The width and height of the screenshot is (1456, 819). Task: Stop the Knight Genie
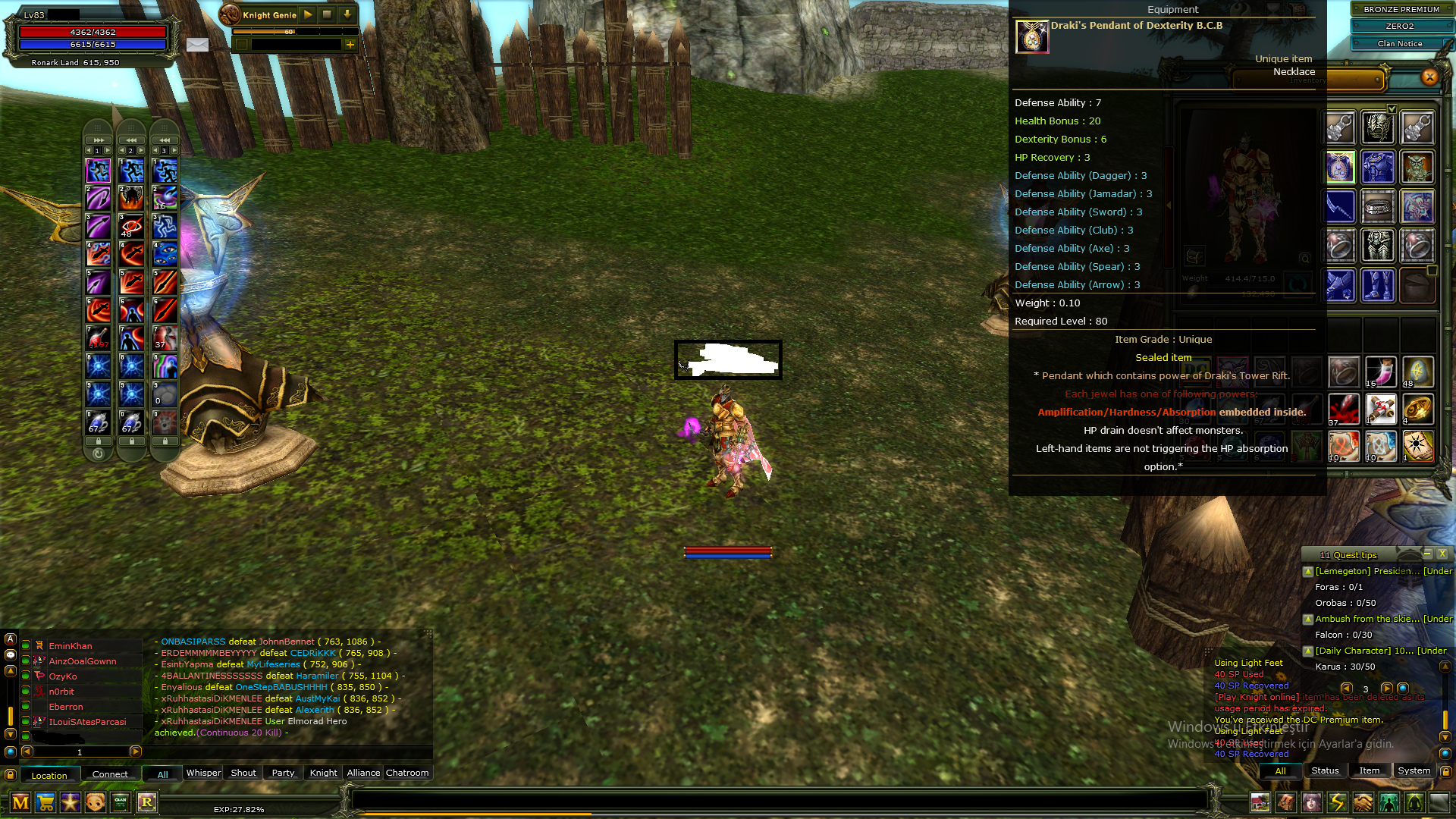pos(327,14)
